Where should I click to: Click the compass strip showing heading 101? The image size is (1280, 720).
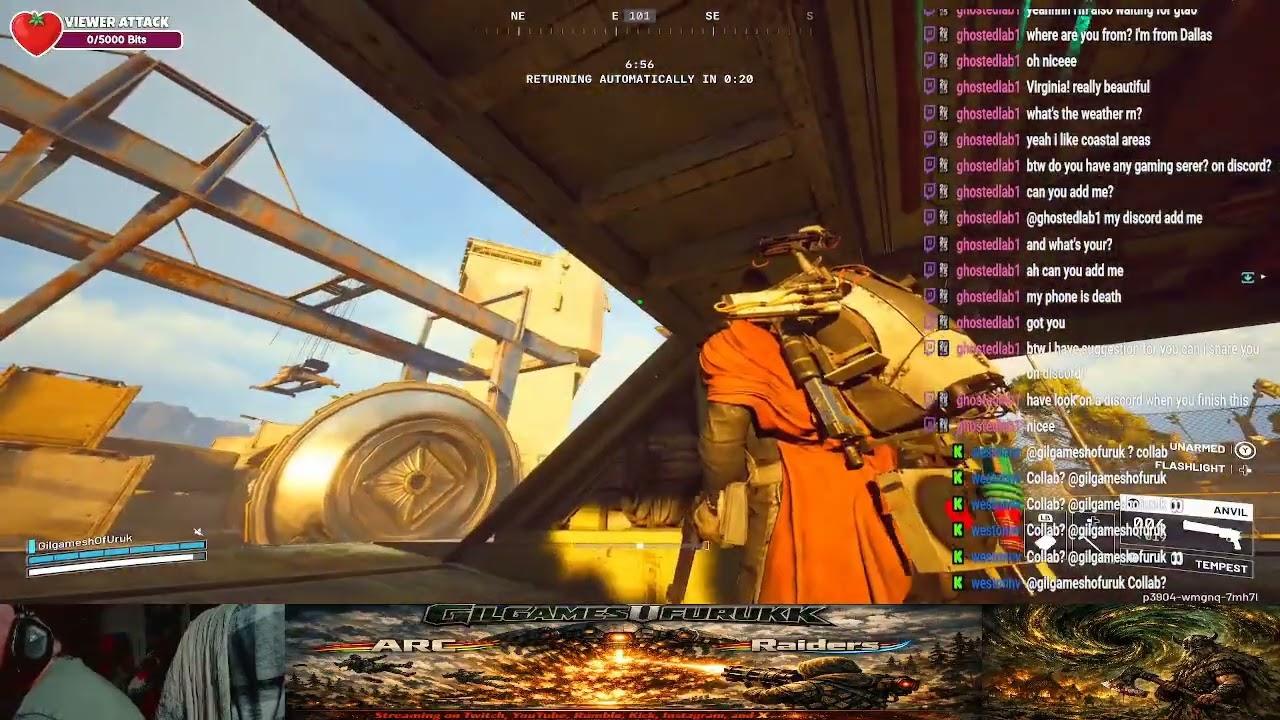pos(639,17)
